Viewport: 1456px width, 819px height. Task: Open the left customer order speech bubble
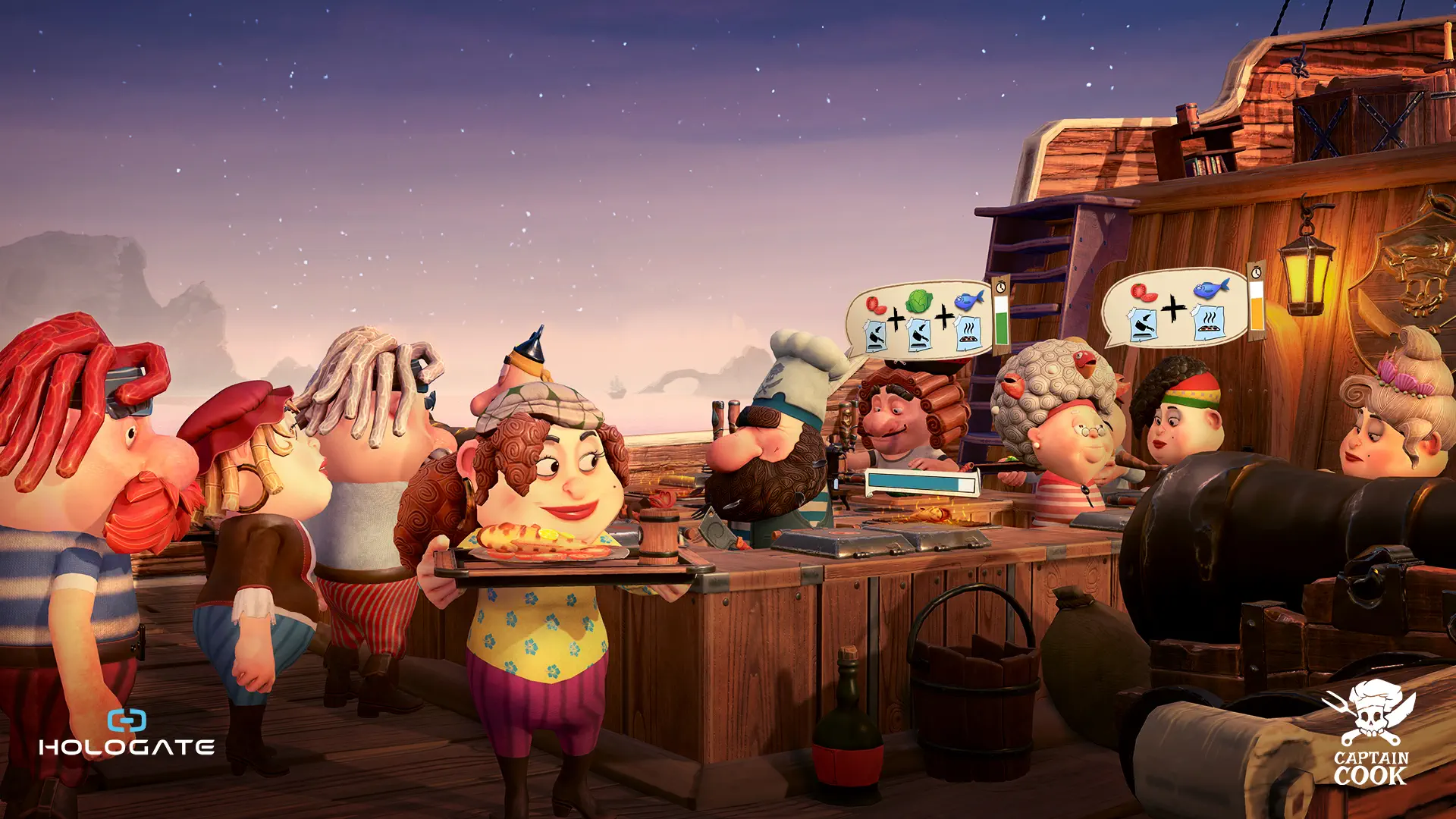(x=920, y=318)
